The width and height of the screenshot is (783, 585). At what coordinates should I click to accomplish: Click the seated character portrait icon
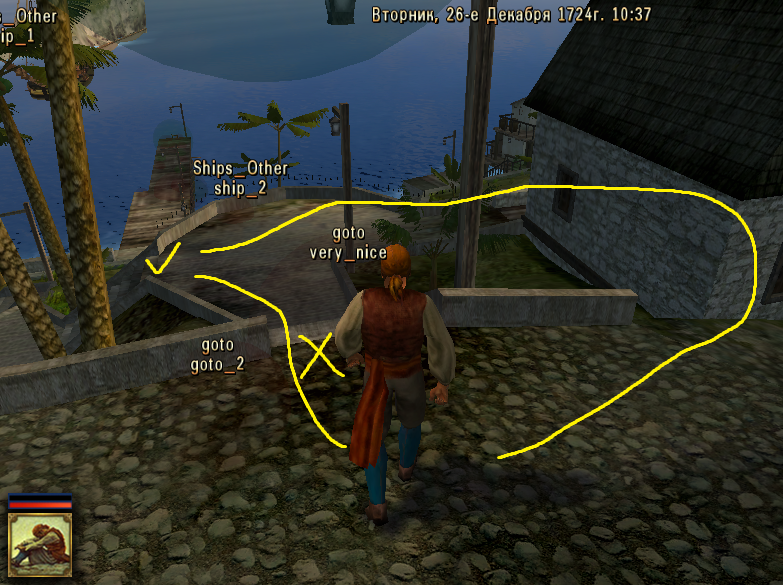(40, 547)
